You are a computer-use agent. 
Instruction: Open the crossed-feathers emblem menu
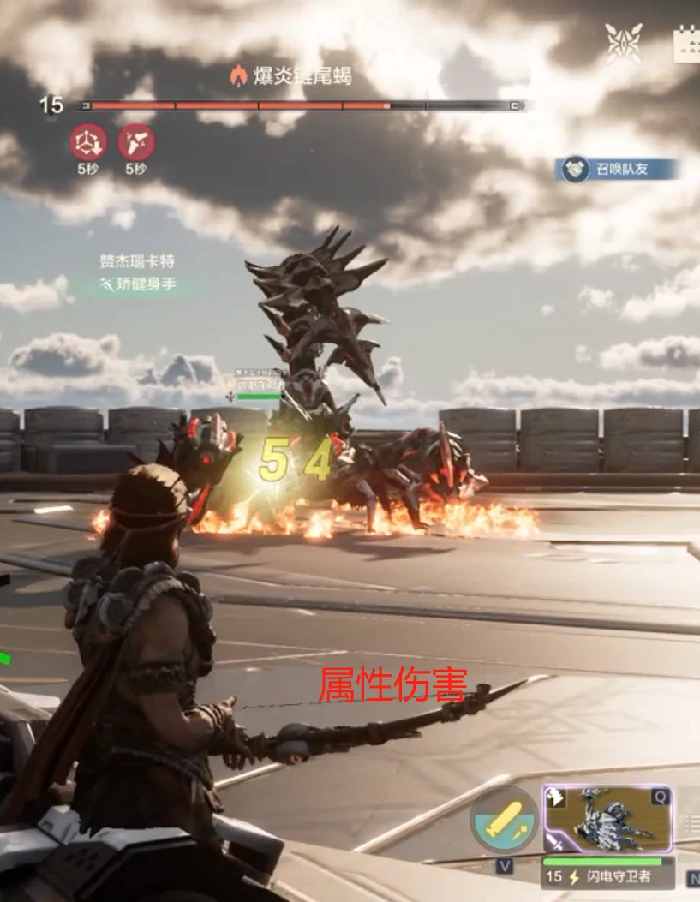(624, 43)
